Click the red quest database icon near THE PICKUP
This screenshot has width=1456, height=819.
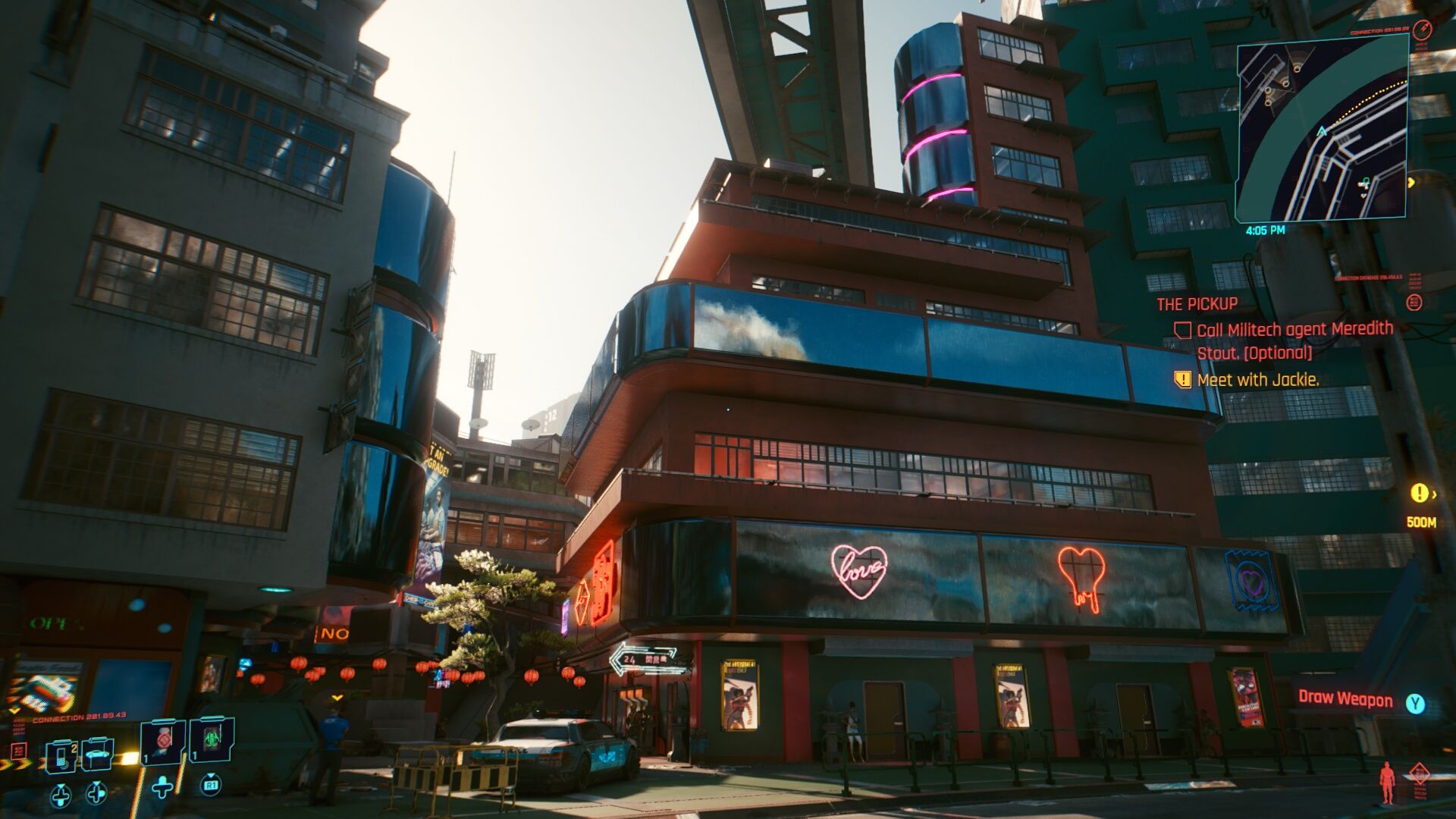coord(1415,302)
